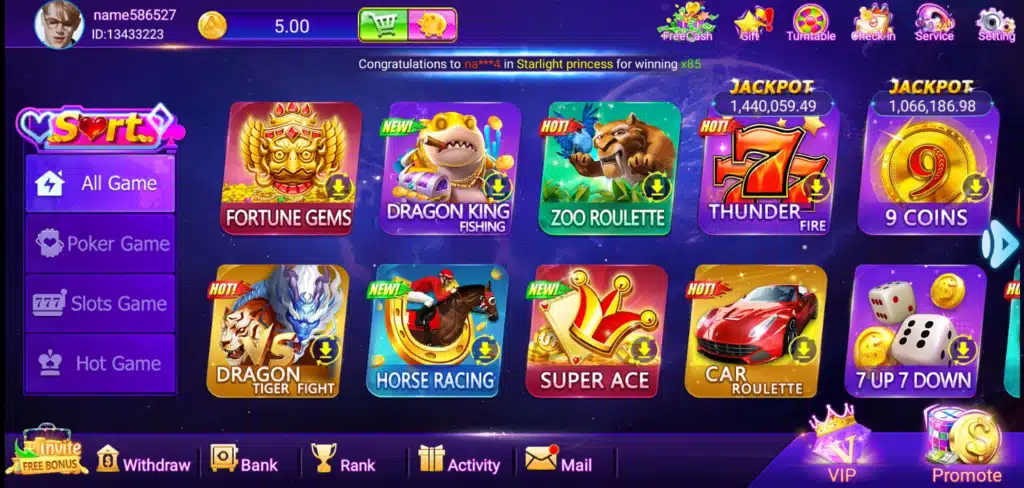Choose the 9 Coins game
This screenshot has height=488, width=1024.
click(926, 172)
